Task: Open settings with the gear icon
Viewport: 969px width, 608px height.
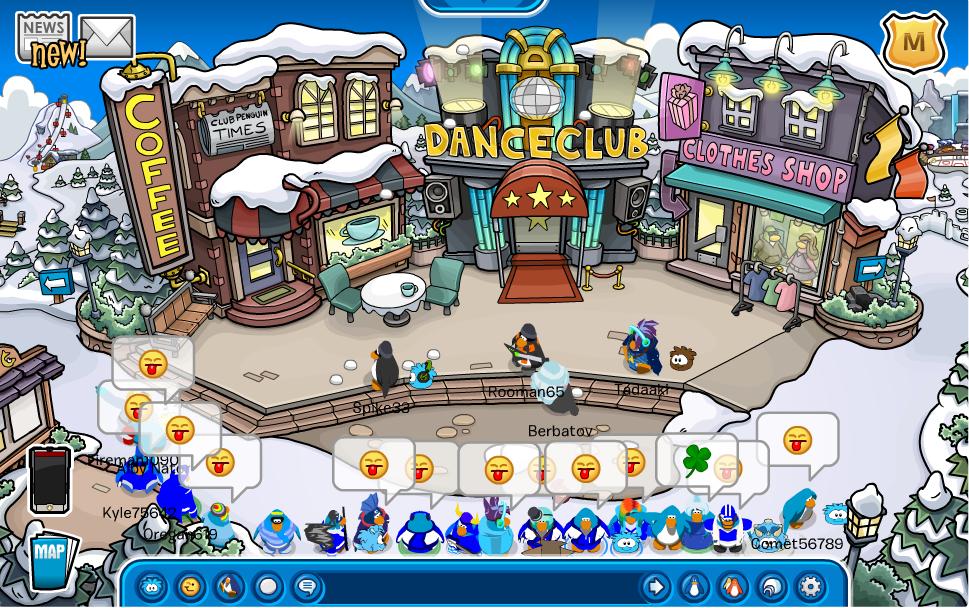Action: 810,587
